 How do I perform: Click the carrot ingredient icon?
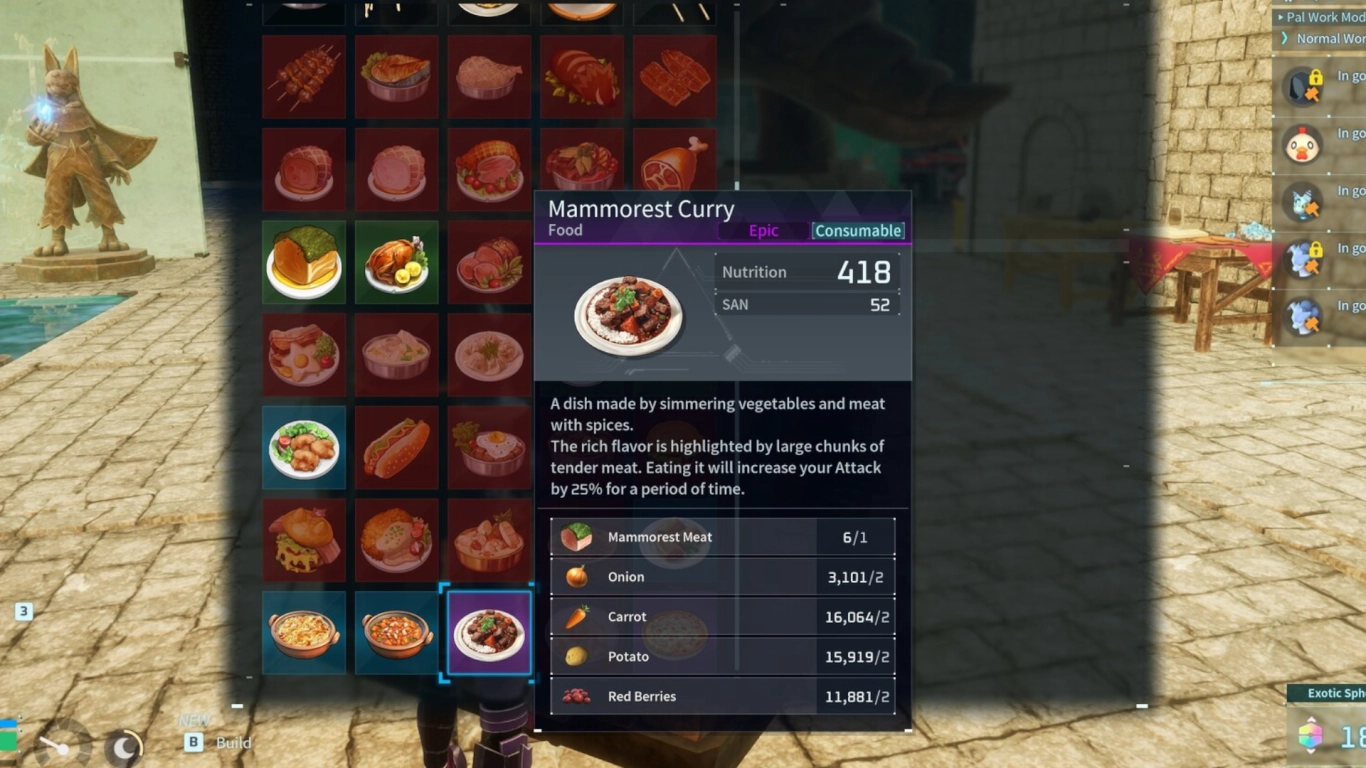click(x=575, y=617)
